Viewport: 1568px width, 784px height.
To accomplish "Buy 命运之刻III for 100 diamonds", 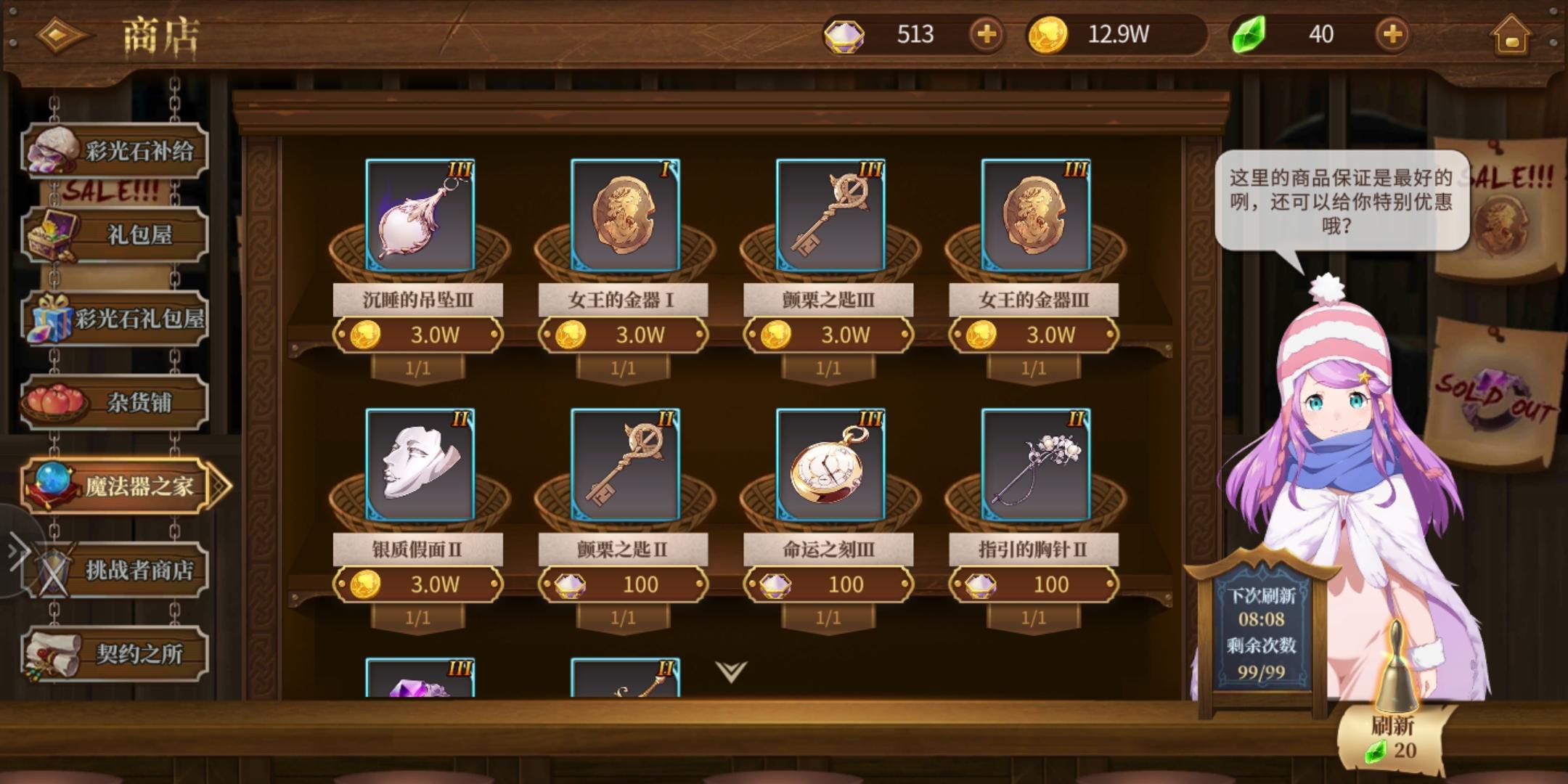I will [828, 584].
